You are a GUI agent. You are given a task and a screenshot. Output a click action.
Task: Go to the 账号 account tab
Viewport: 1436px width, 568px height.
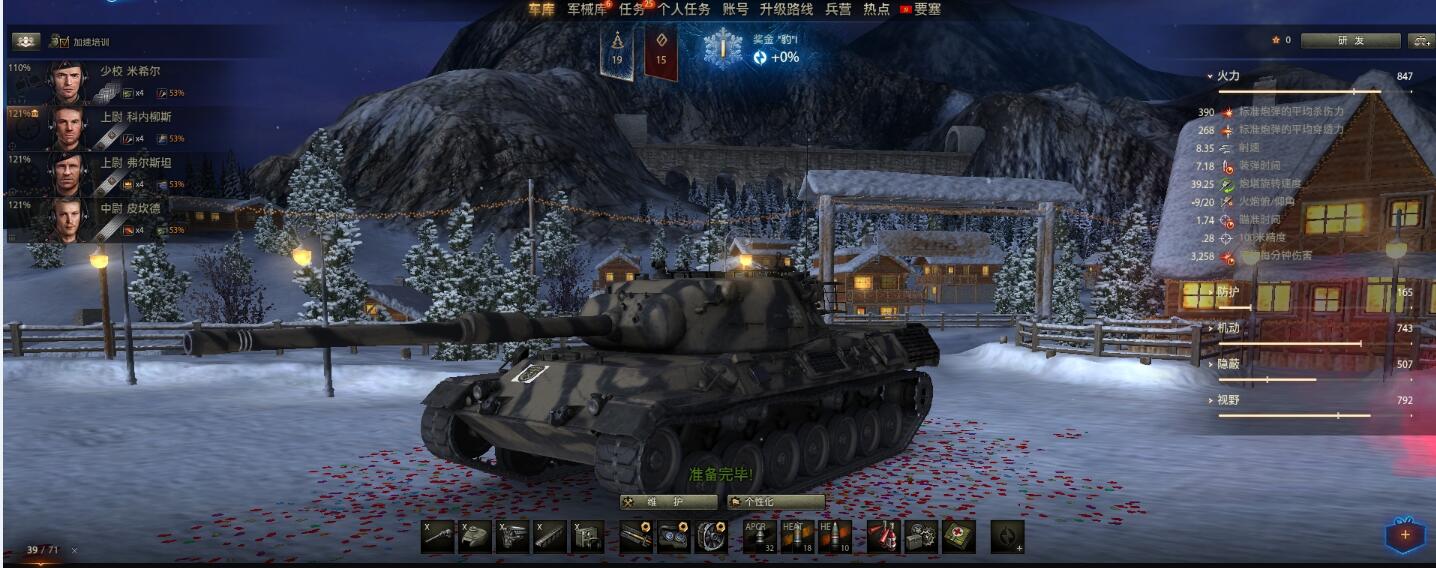[735, 9]
